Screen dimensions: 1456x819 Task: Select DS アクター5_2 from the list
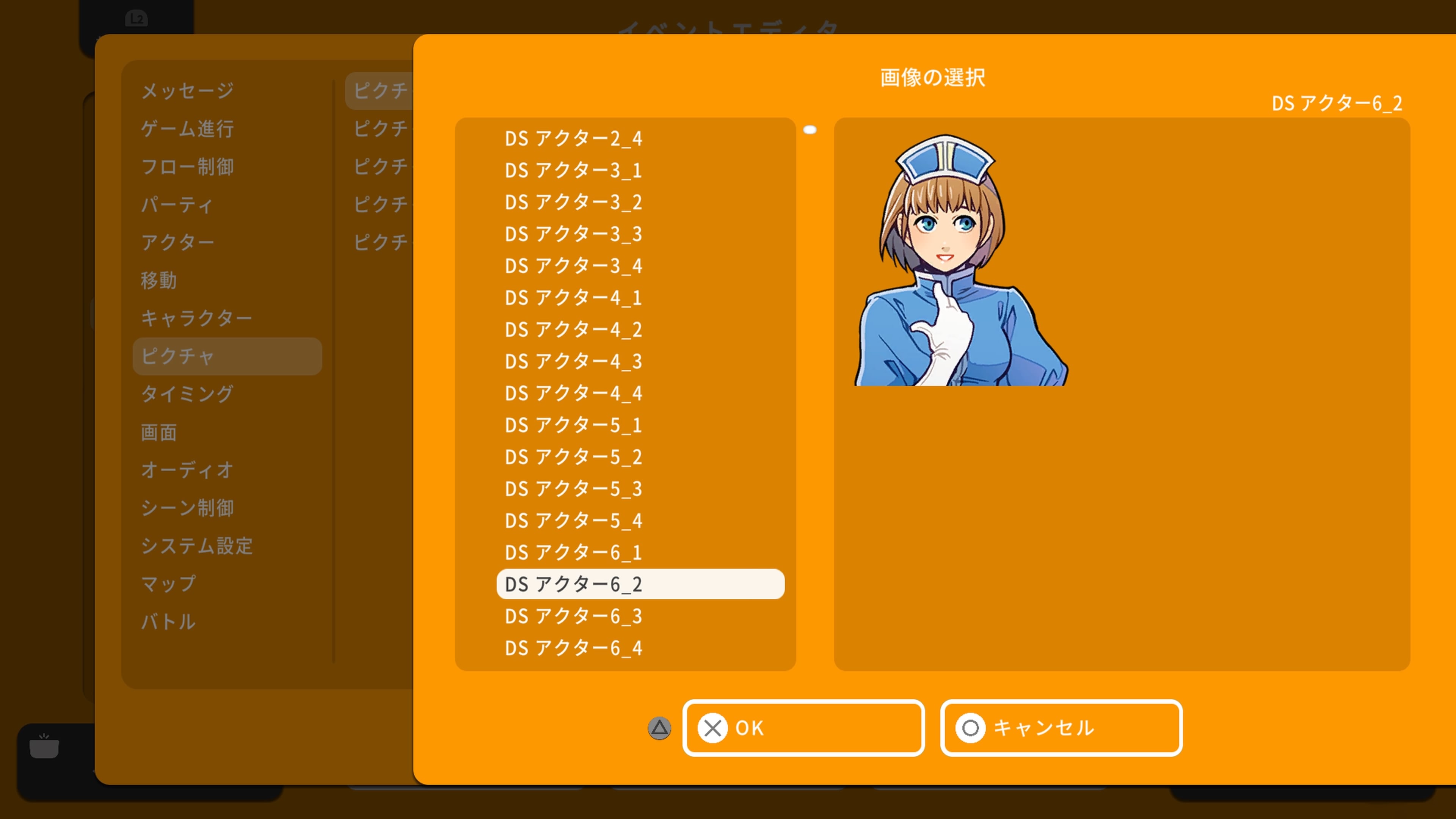(573, 458)
